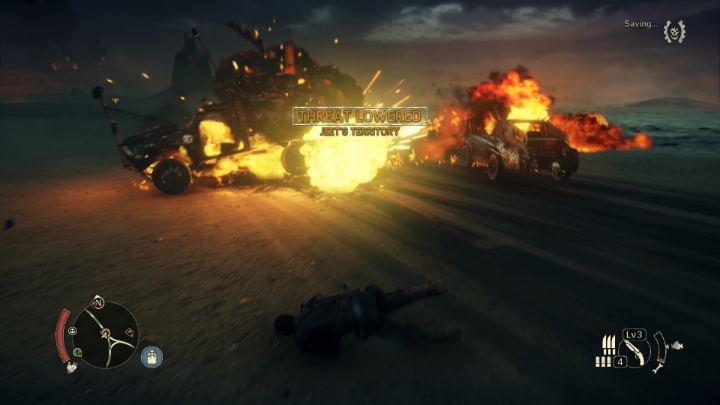Select the blue water canteen icon
This screenshot has height=405, width=720.
coord(151,356)
